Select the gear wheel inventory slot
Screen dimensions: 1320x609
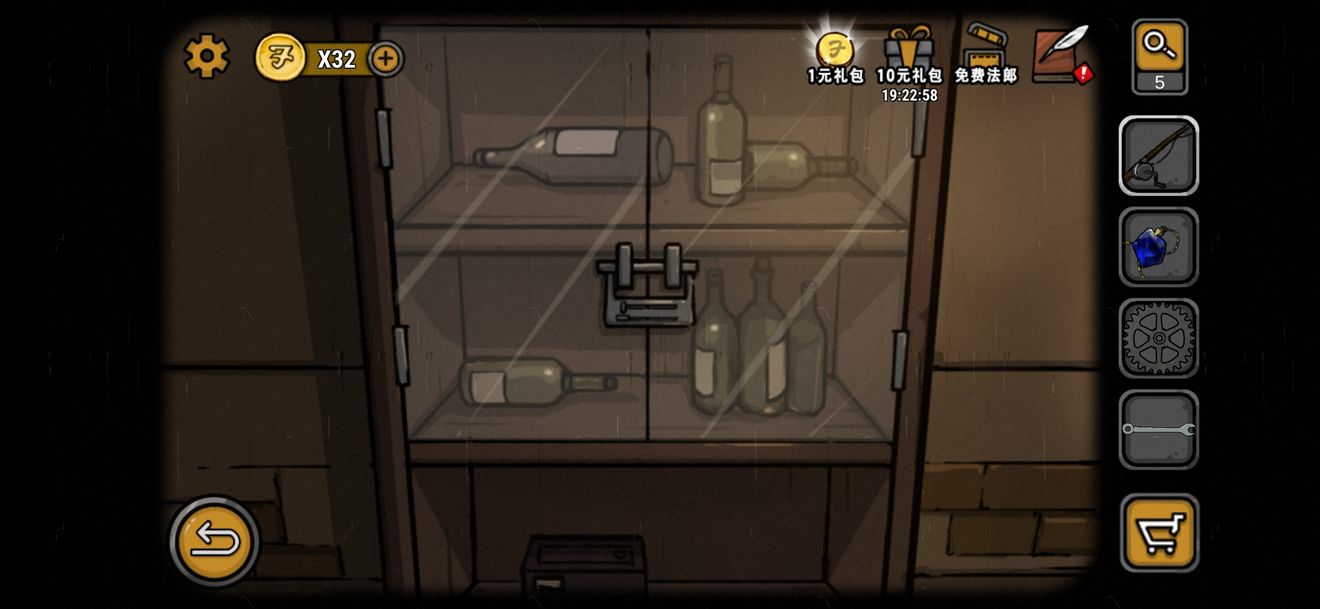coord(1159,338)
